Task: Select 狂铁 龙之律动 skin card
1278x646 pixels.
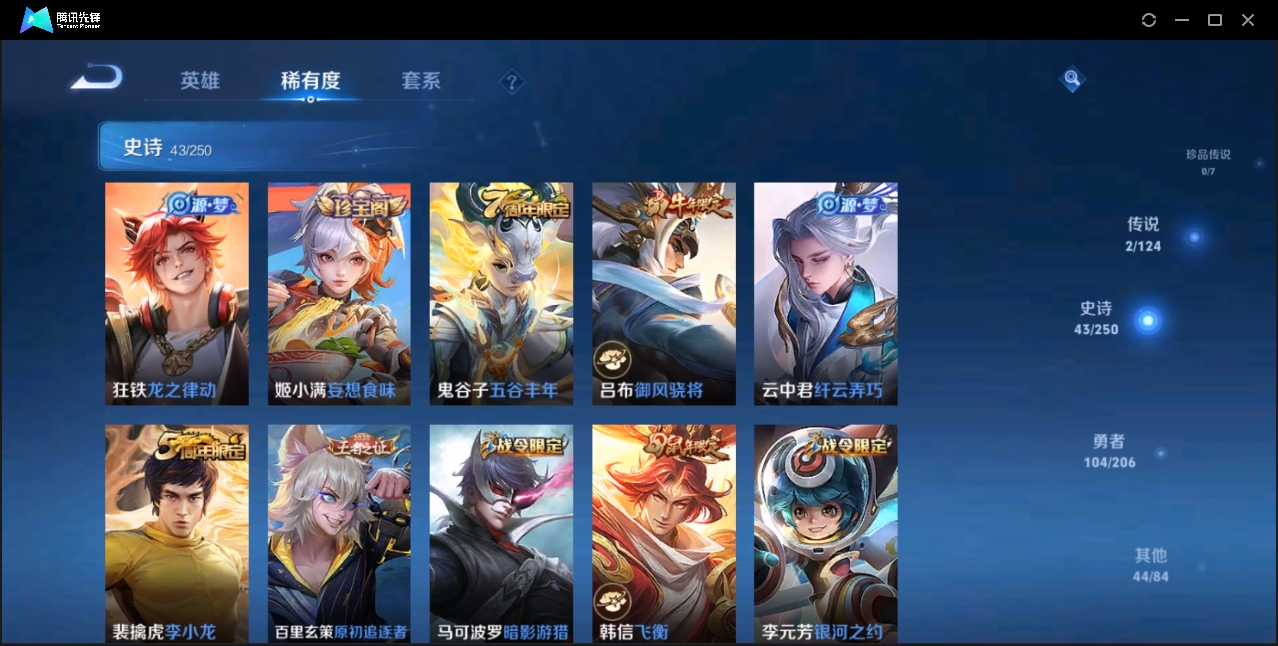Action: [x=177, y=293]
